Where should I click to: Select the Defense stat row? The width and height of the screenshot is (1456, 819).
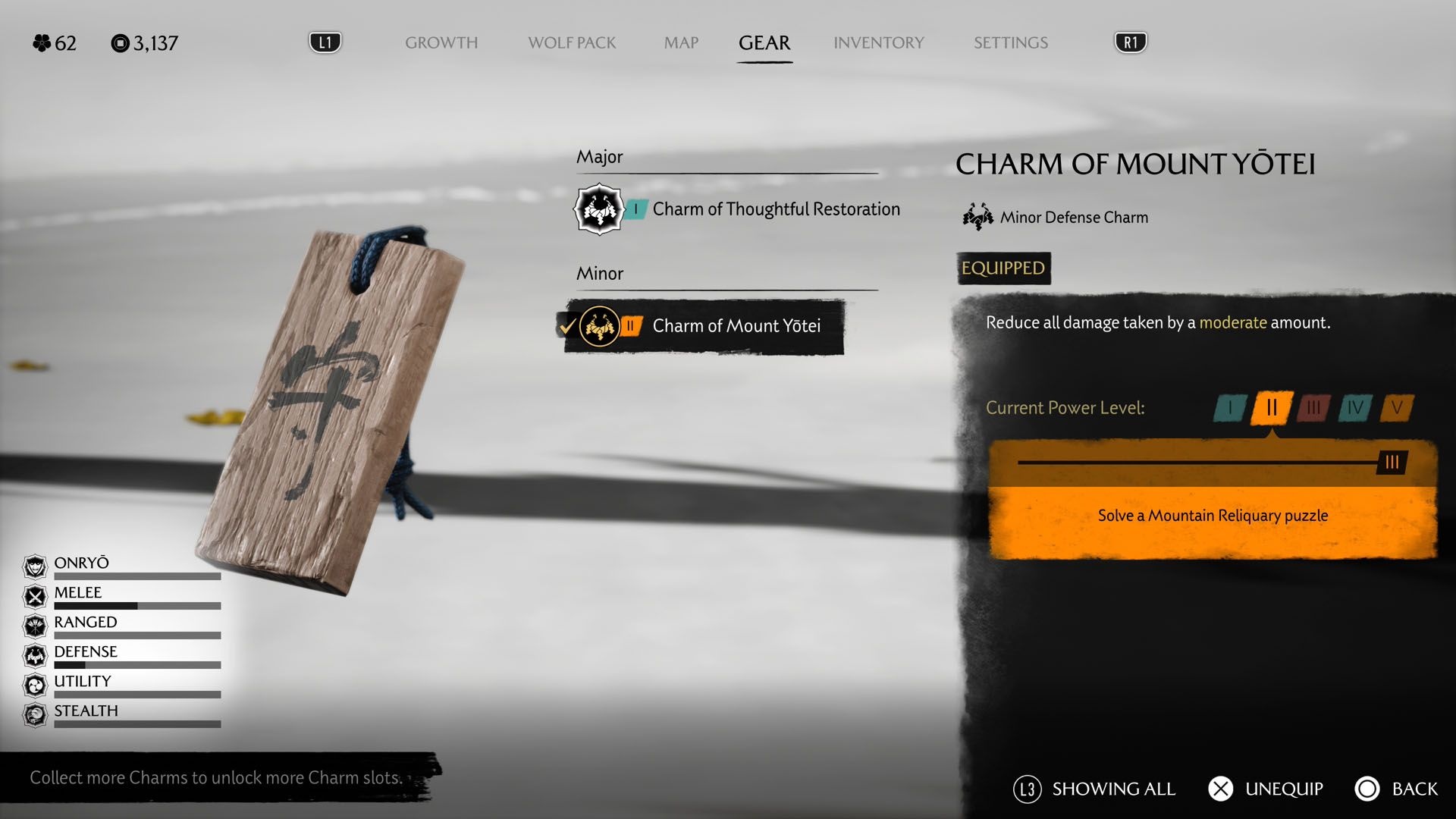(x=121, y=655)
